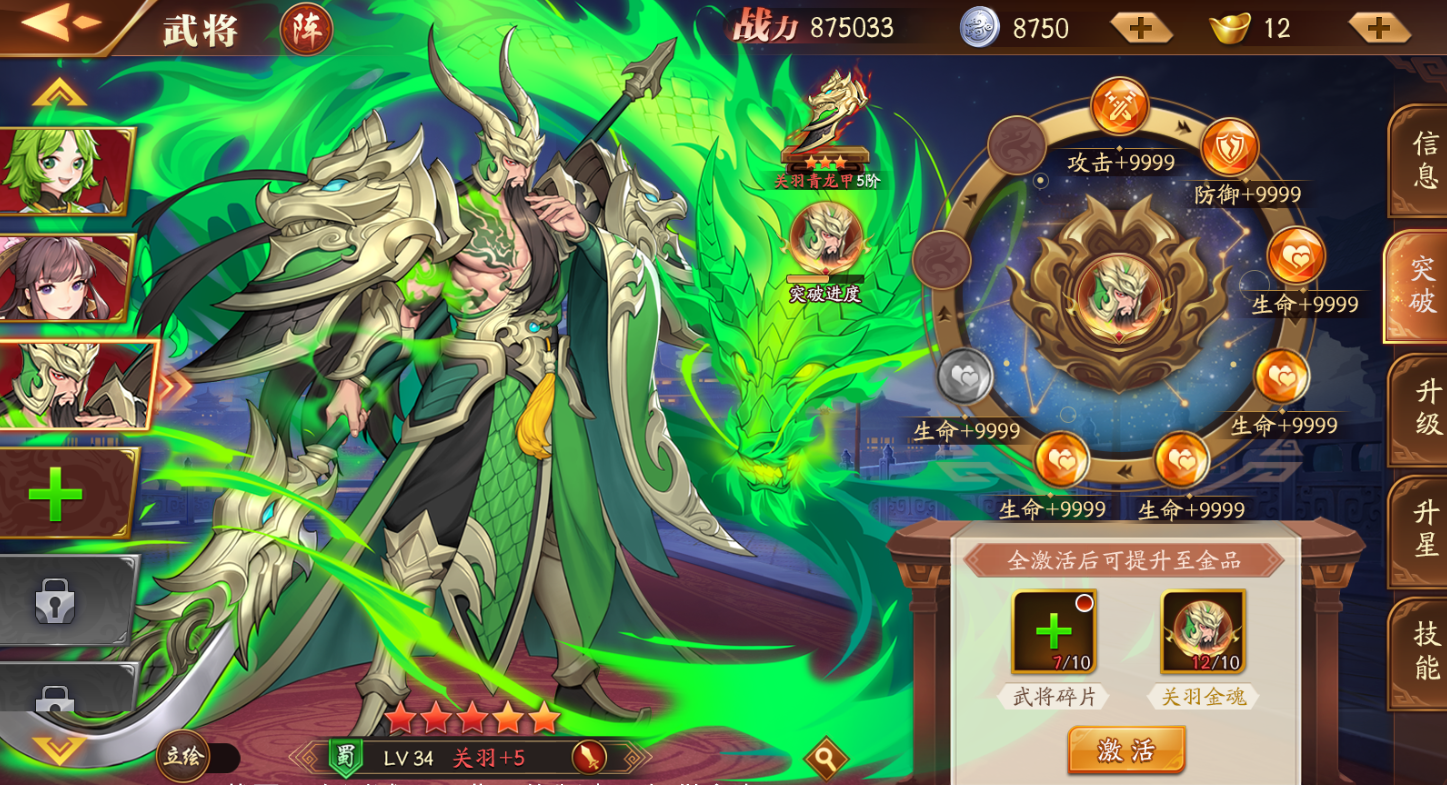Select the green-haired hero portrait
The height and width of the screenshot is (785, 1447).
pyautogui.click(x=62, y=168)
